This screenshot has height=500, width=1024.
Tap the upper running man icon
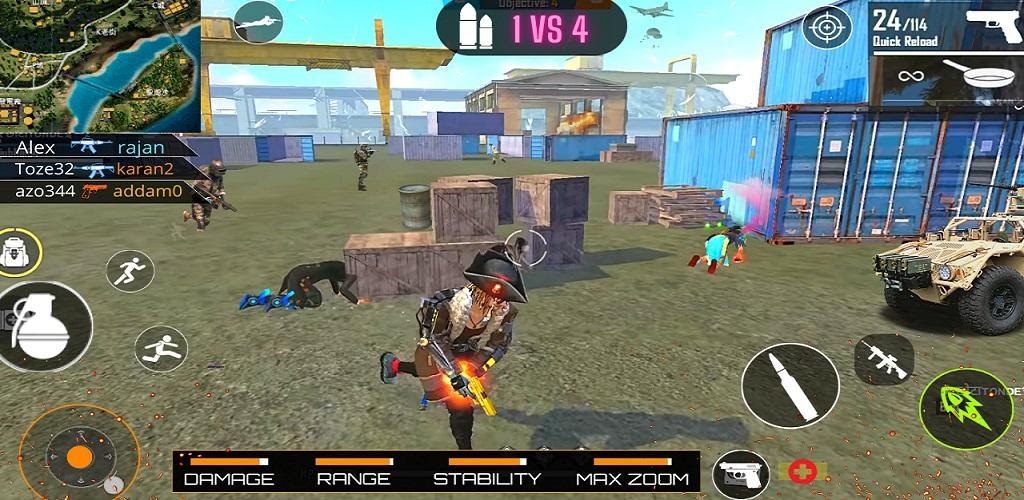[130, 271]
